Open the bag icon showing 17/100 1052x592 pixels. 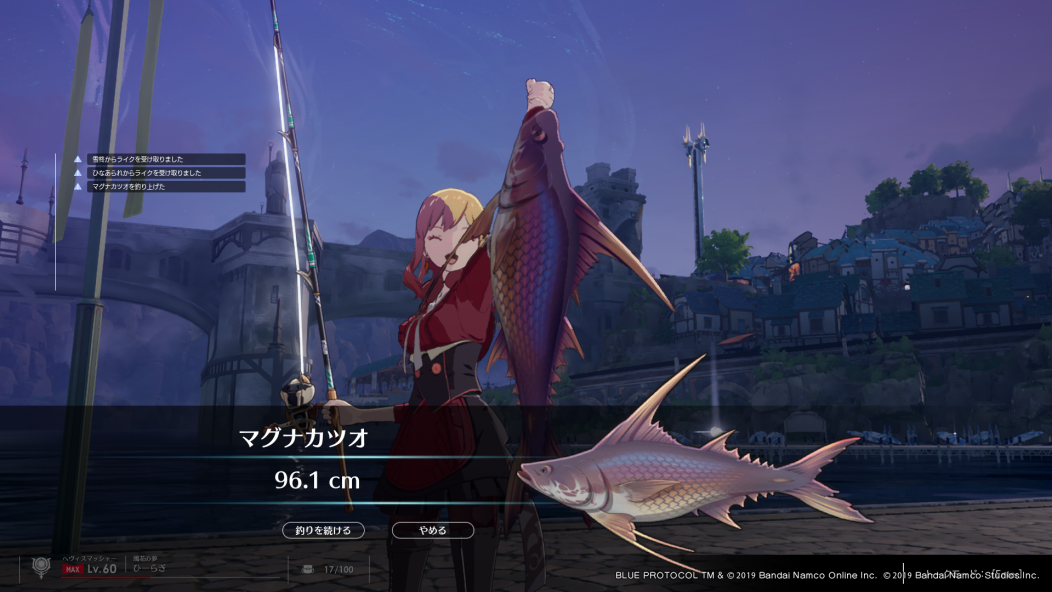pyautogui.click(x=308, y=569)
